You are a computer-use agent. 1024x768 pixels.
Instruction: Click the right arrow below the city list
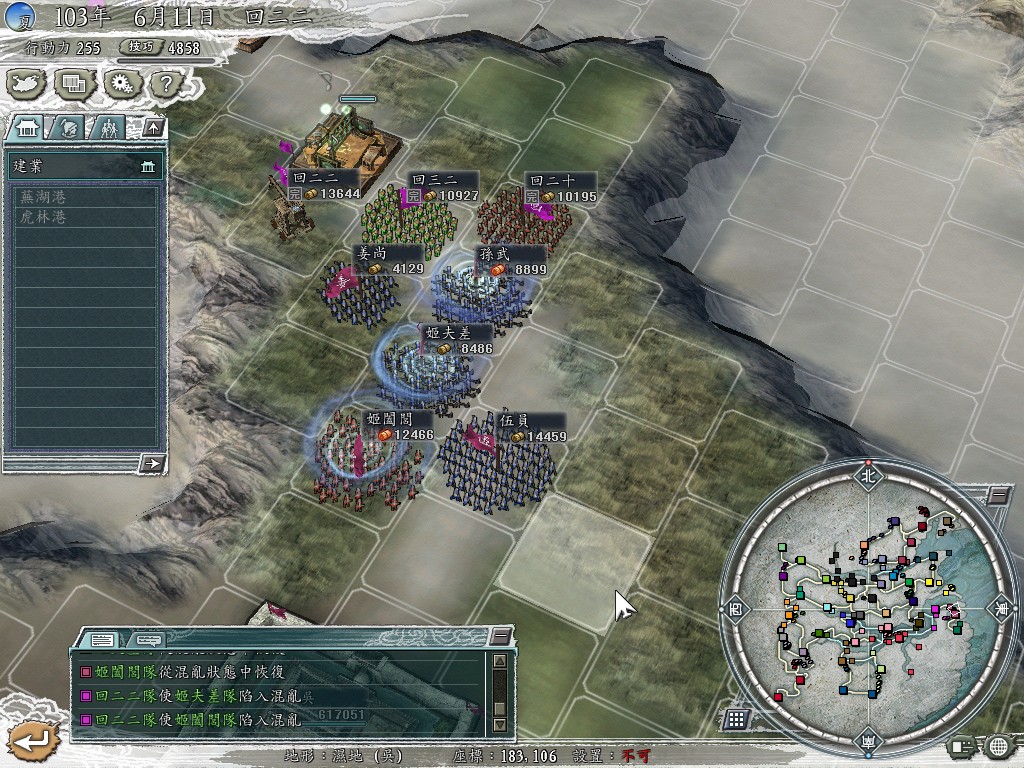pyautogui.click(x=152, y=462)
